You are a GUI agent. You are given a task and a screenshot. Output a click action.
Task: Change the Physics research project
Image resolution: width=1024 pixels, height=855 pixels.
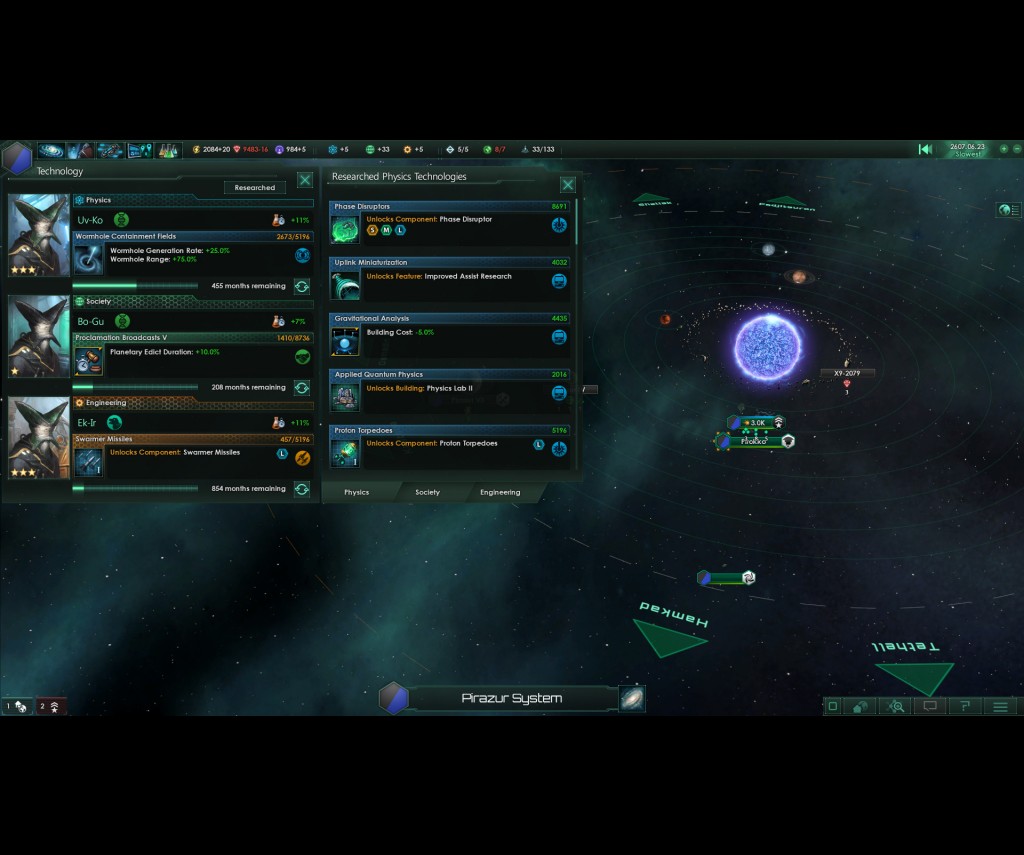pyautogui.click(x=302, y=286)
